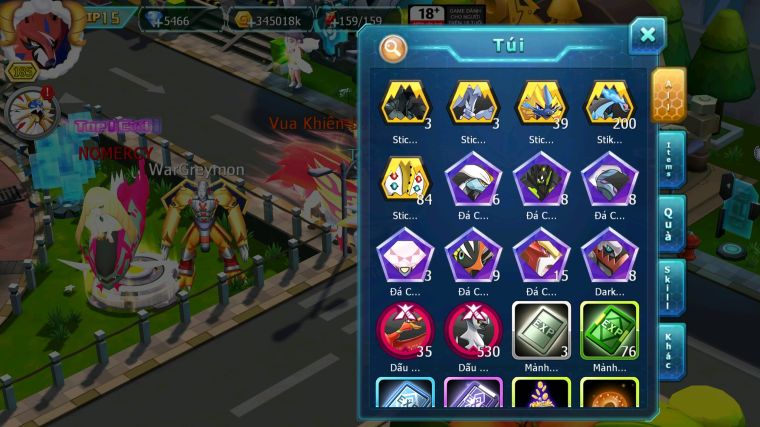Close the Túi bag panel
The height and width of the screenshot is (427, 760).
(x=647, y=36)
